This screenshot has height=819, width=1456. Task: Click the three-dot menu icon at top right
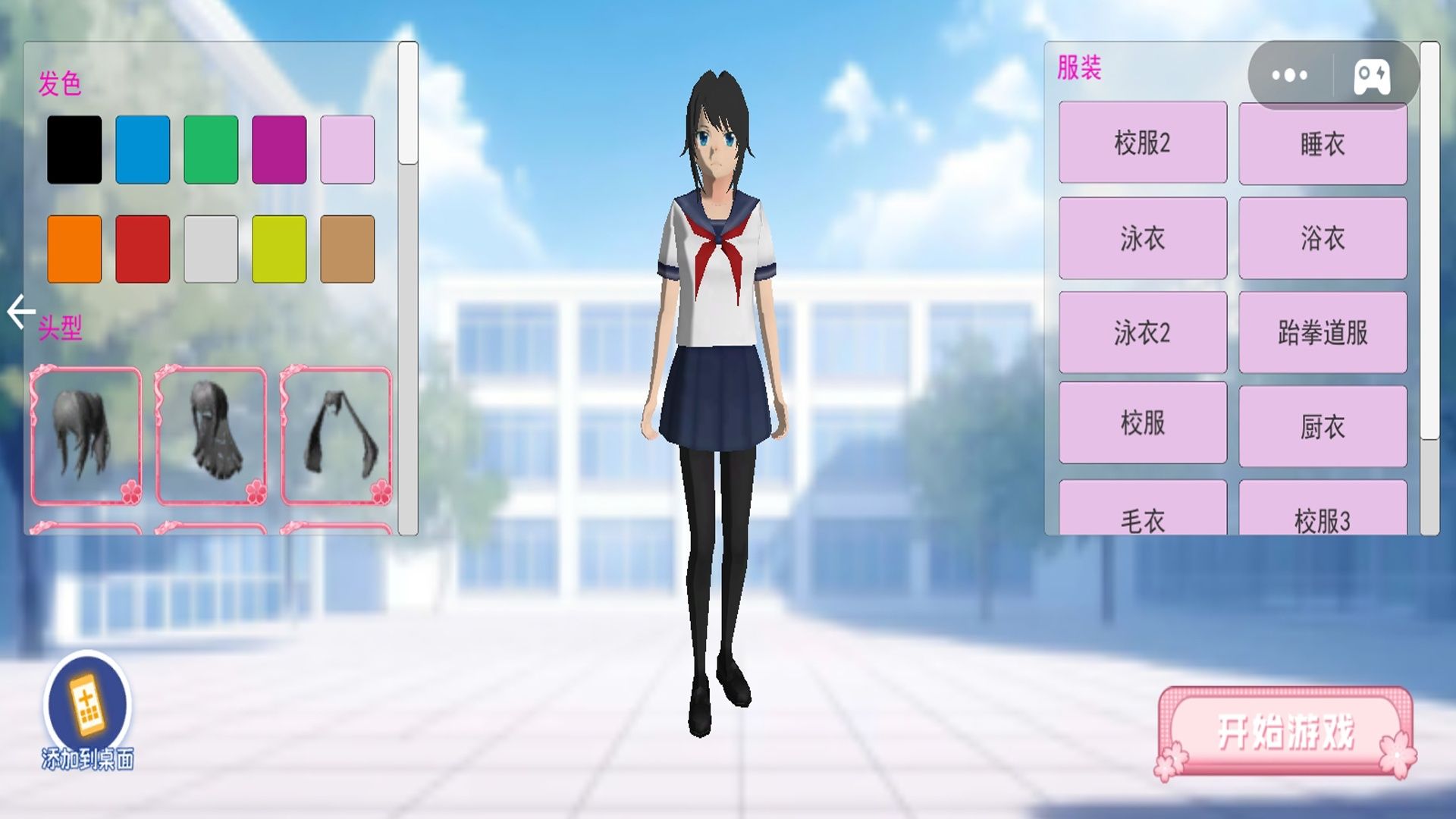(x=1288, y=74)
